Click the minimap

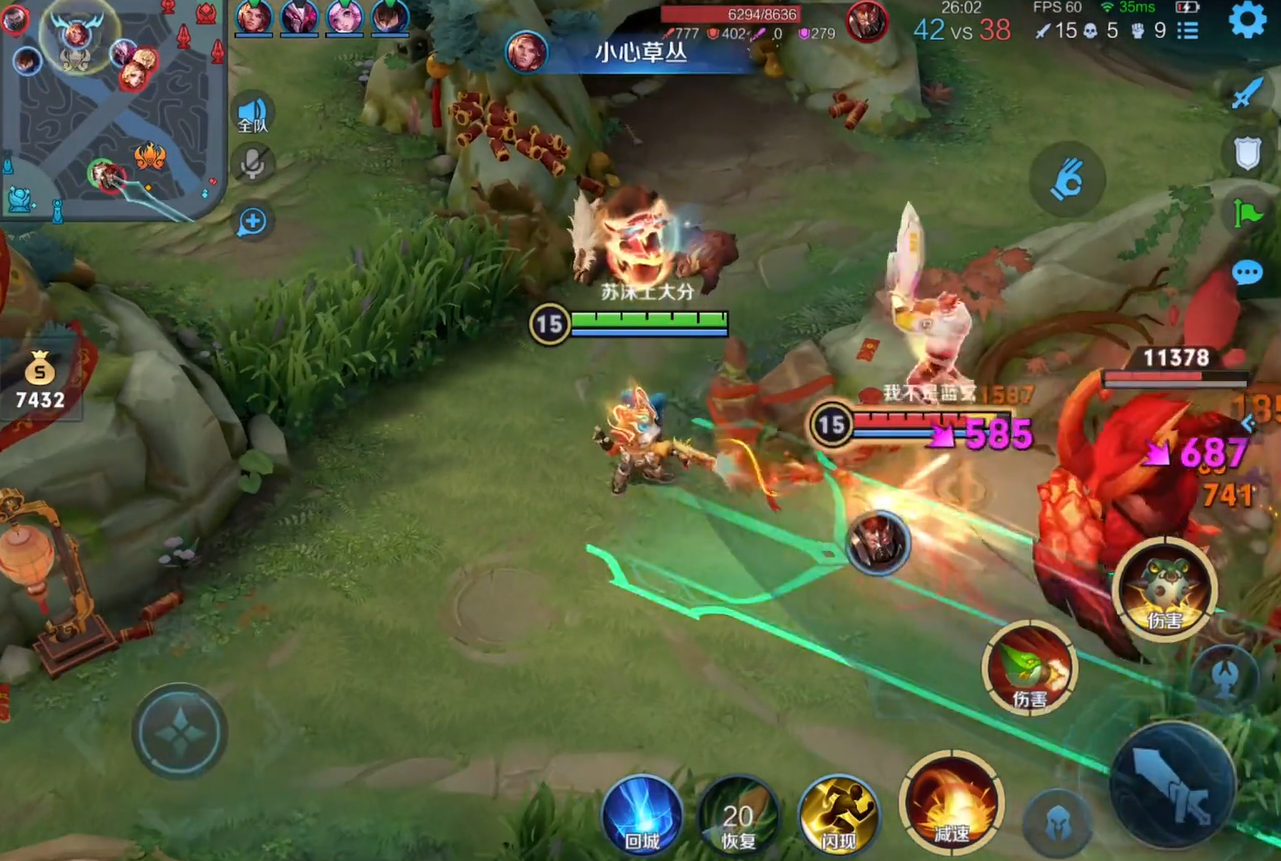[112, 108]
